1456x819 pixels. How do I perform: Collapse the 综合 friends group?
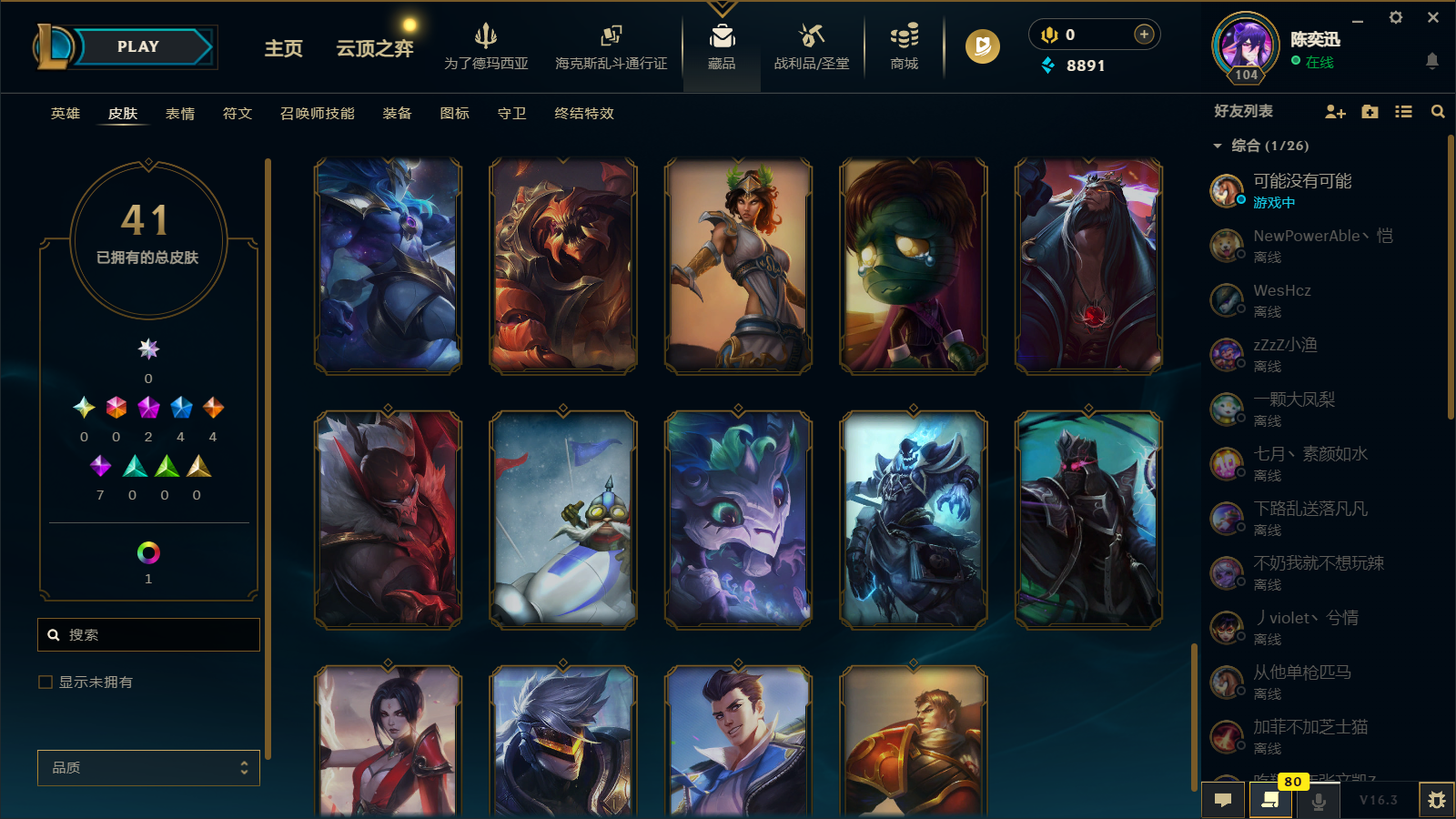(1218, 146)
